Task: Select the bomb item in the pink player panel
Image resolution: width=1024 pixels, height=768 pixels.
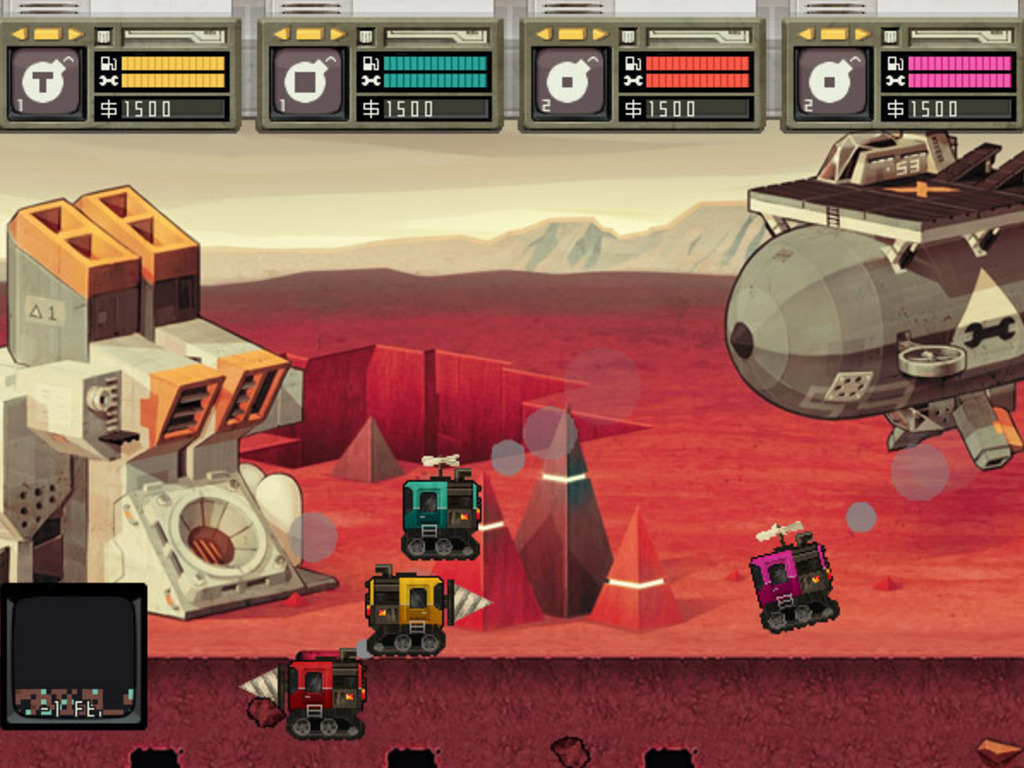Action: [831, 81]
